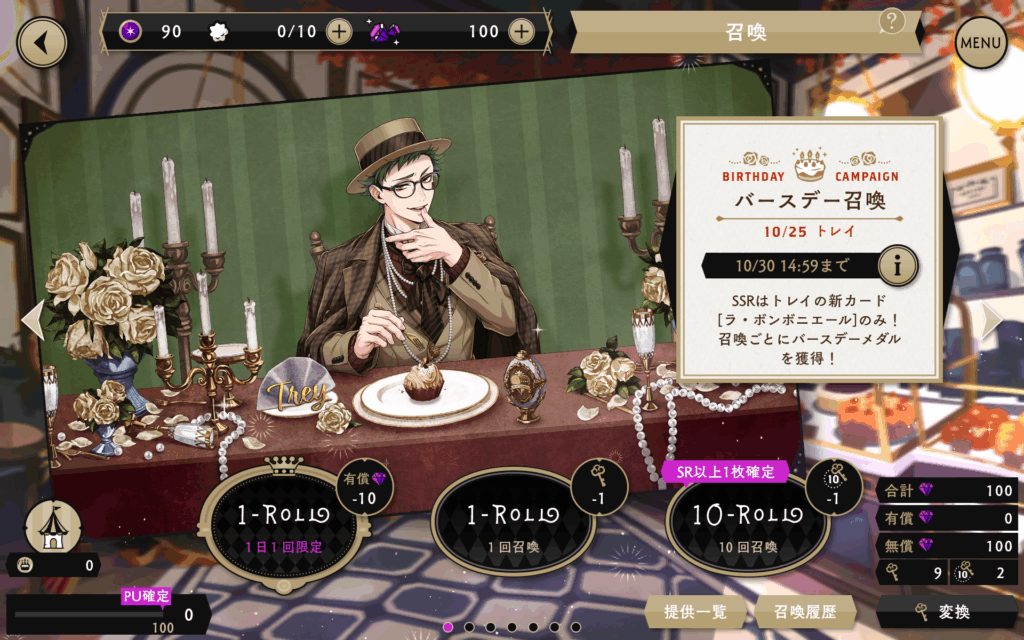Add stamina with the plus button beside 0/10

tap(339, 31)
